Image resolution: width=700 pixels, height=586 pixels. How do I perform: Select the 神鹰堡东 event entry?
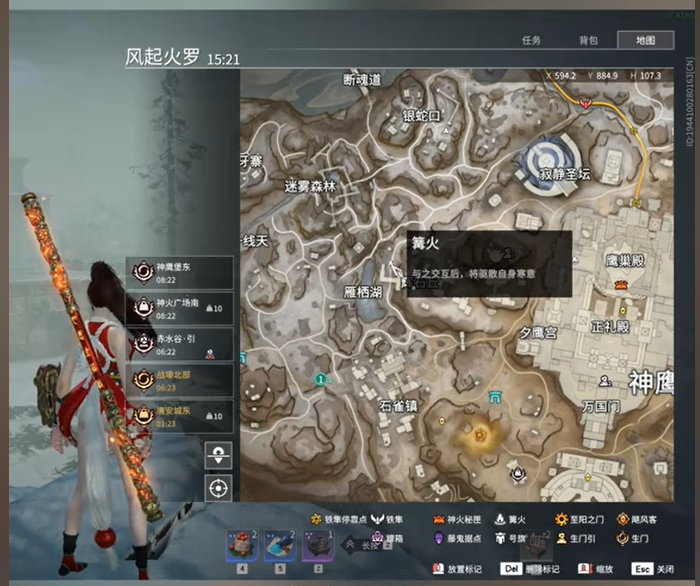180,272
